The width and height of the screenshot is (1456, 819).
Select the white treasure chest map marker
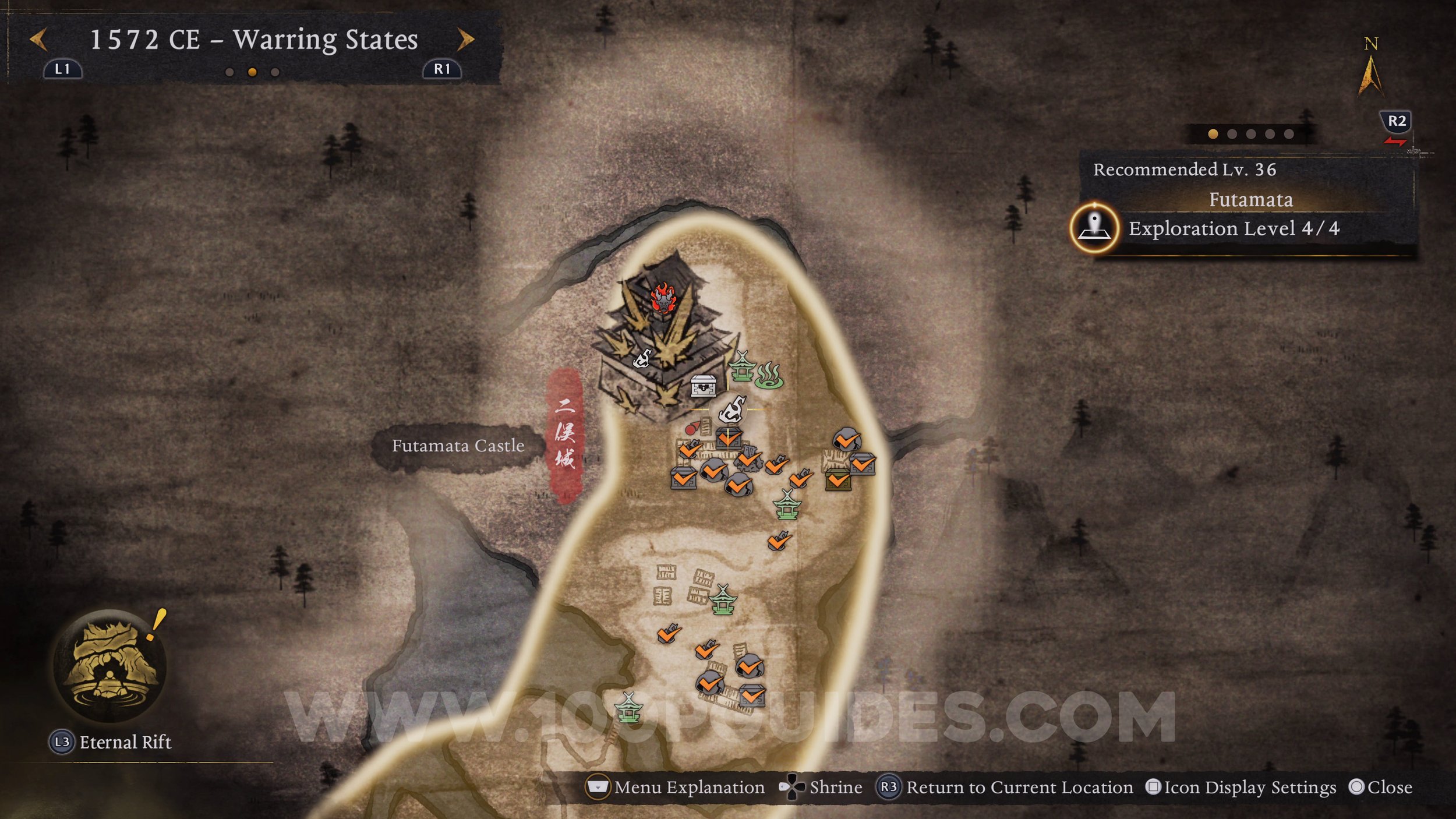[x=702, y=385]
